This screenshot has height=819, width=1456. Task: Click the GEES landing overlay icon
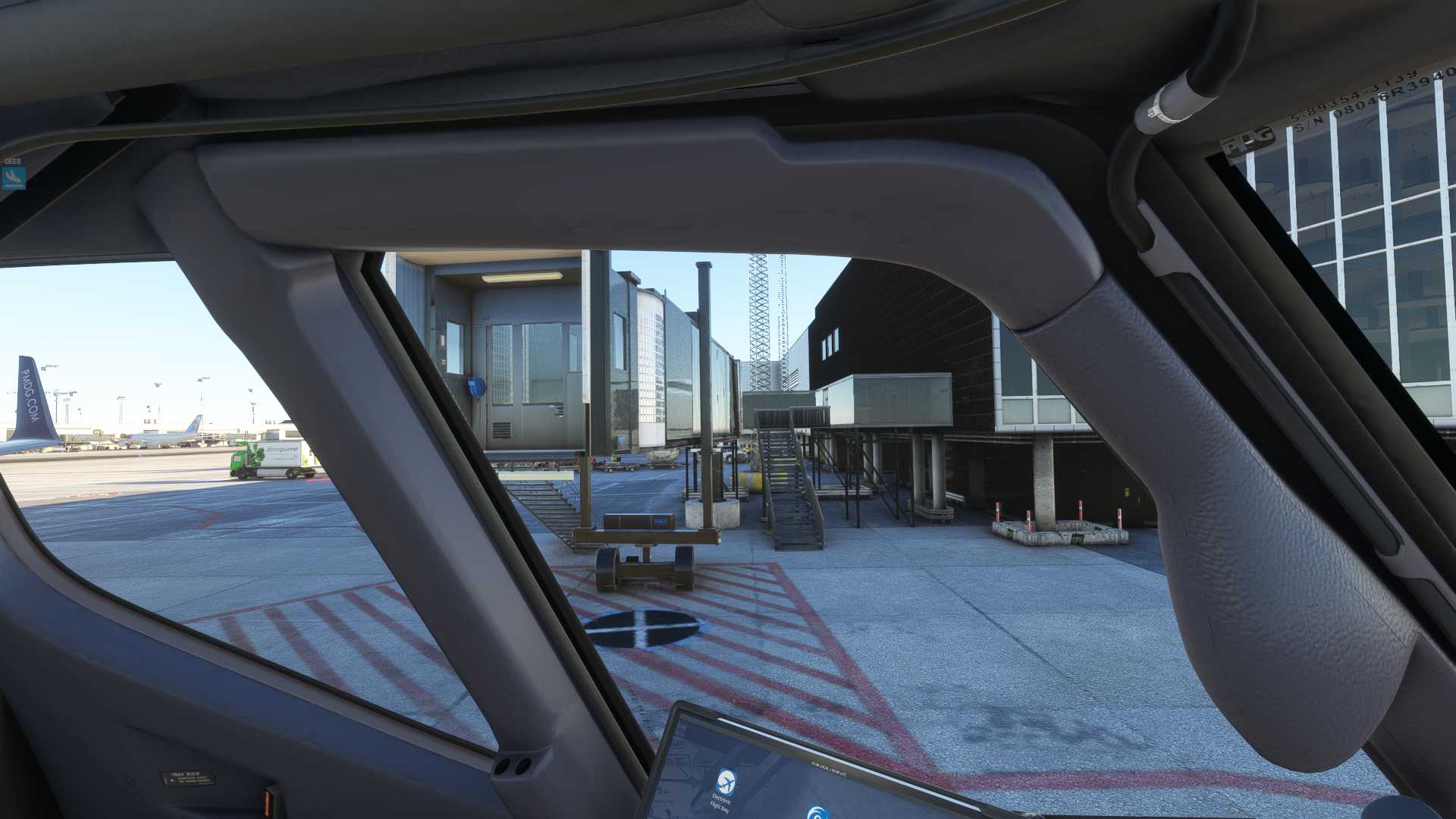tap(14, 177)
